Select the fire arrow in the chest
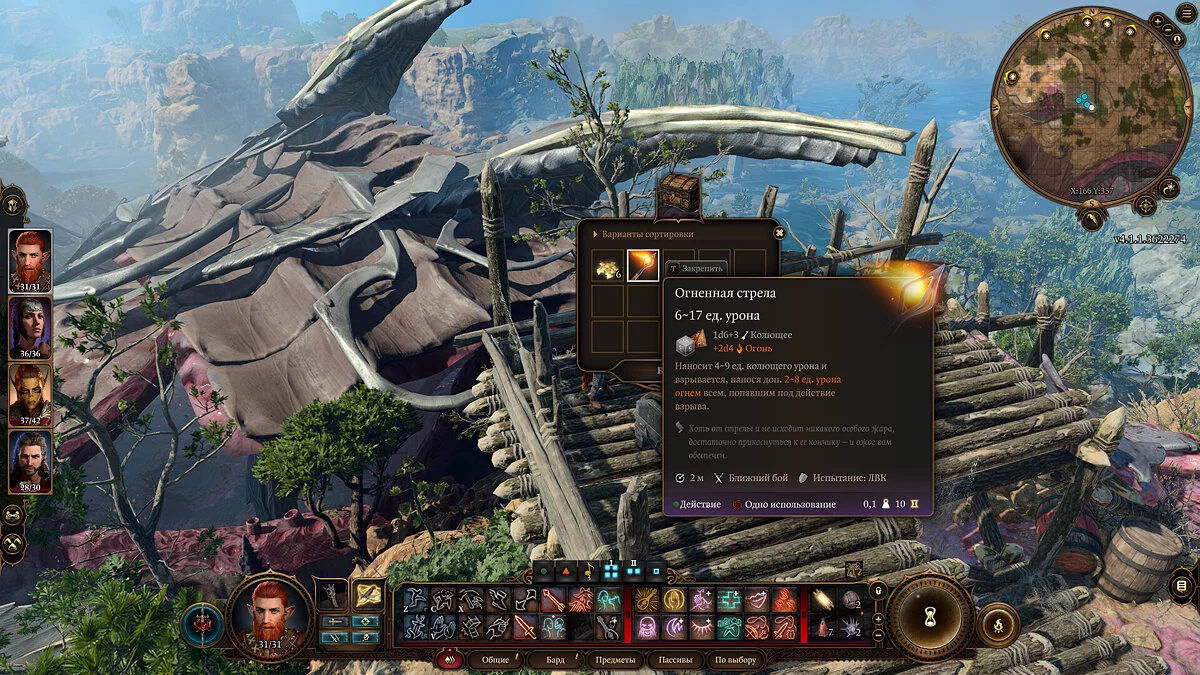1200x675 pixels. (x=642, y=266)
